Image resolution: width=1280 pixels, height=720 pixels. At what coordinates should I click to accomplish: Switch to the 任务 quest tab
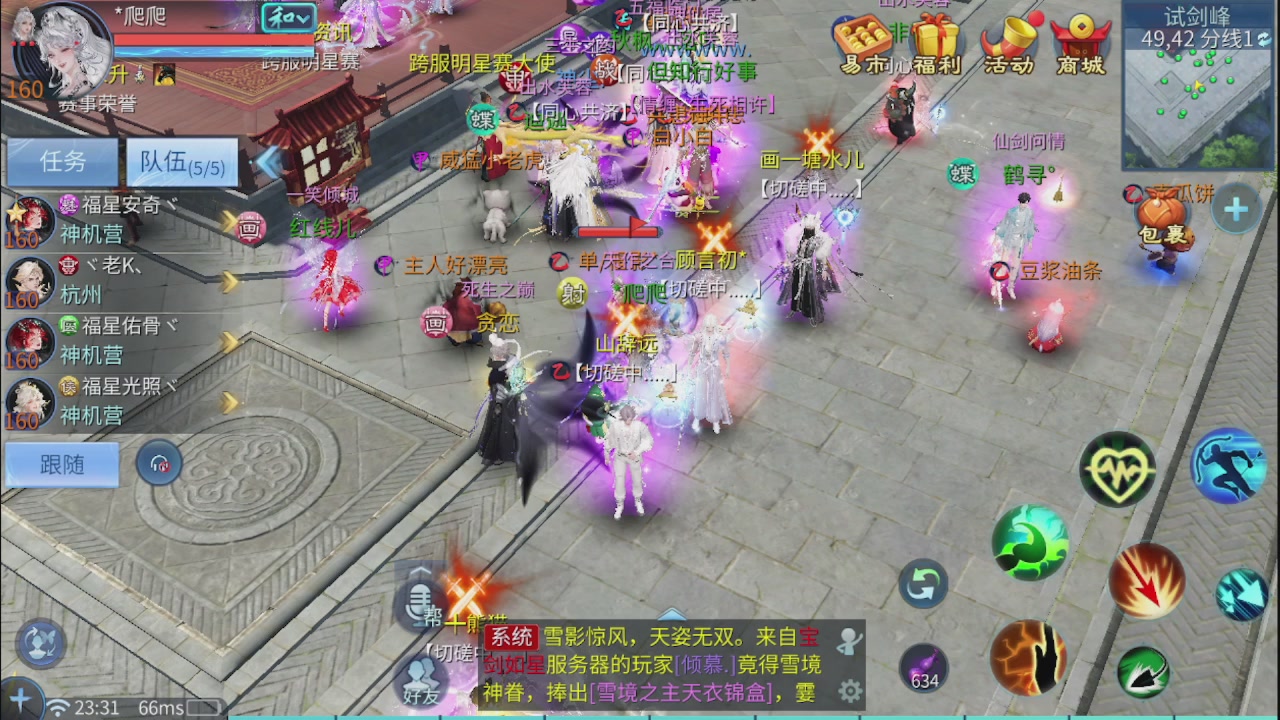(x=62, y=162)
